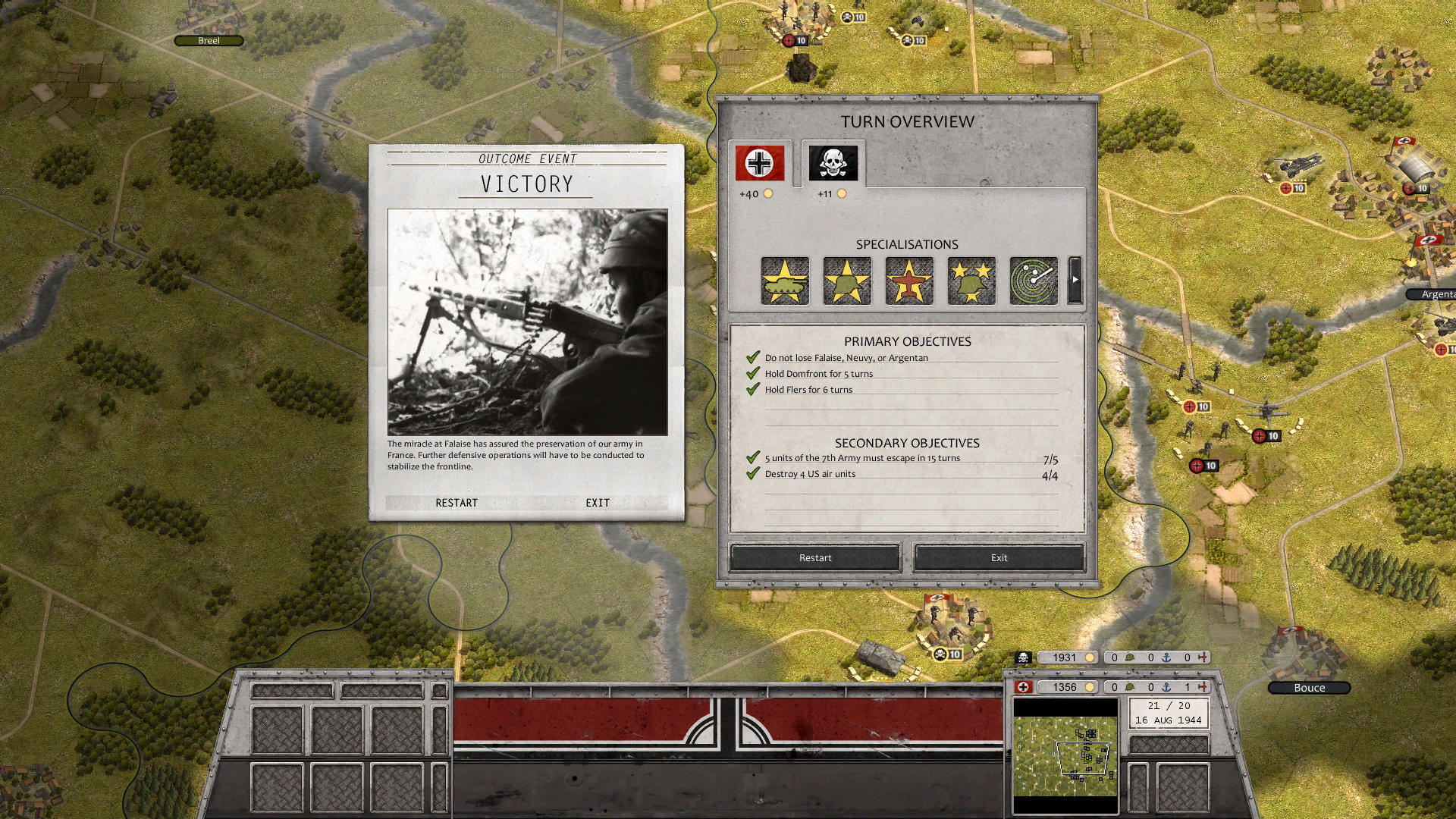Select the red aircraft specialisation icon
1456x819 pixels.
tap(908, 281)
